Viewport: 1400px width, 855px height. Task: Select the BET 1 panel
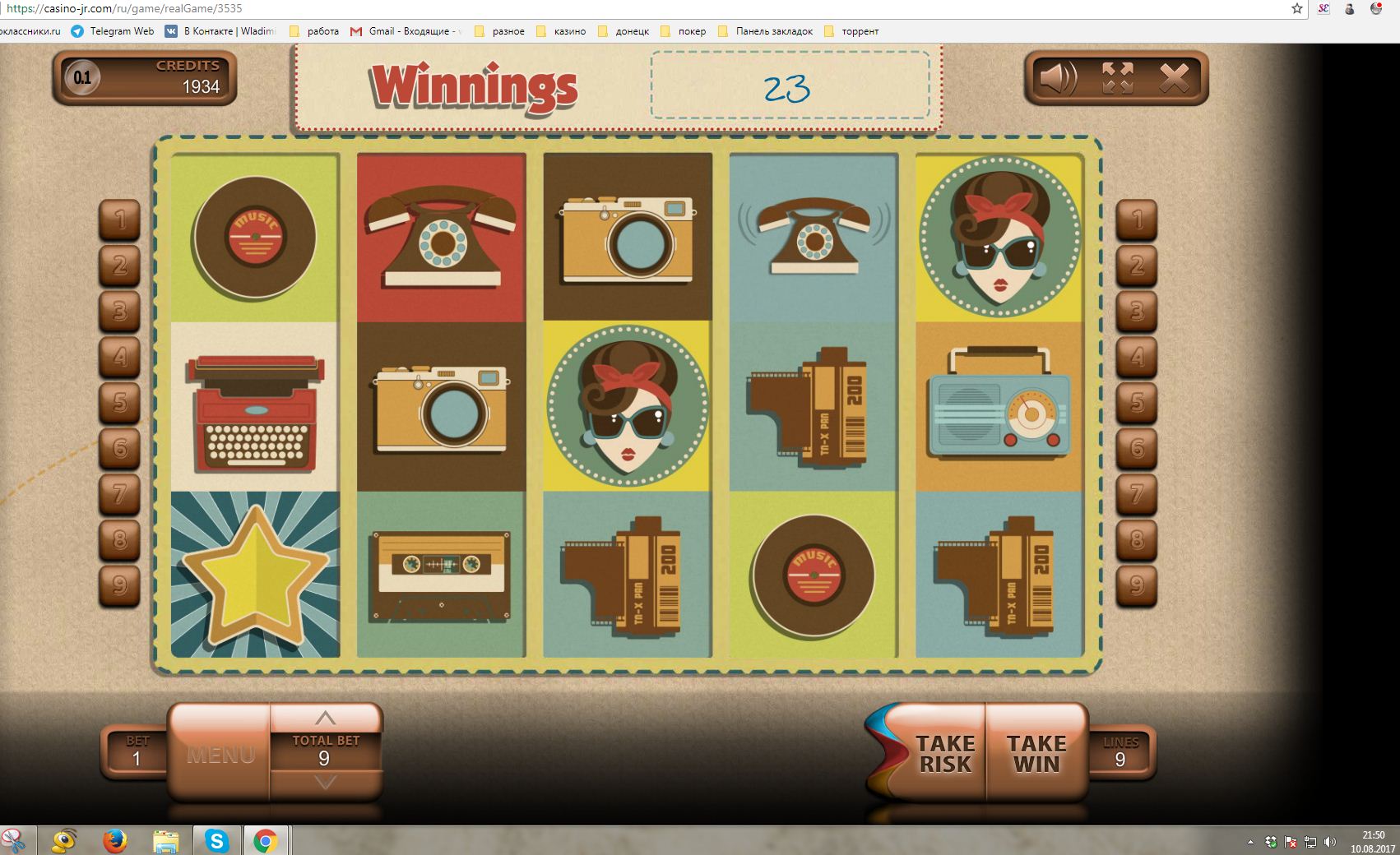click(x=137, y=751)
